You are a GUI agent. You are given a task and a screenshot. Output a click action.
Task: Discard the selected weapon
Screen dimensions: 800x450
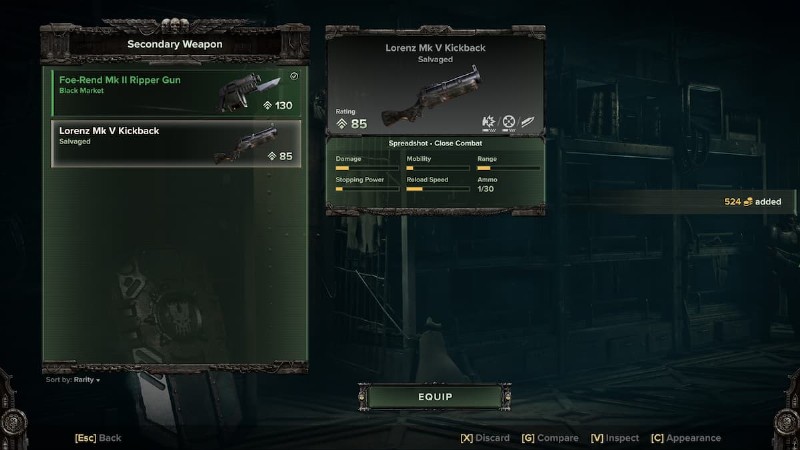(x=485, y=438)
